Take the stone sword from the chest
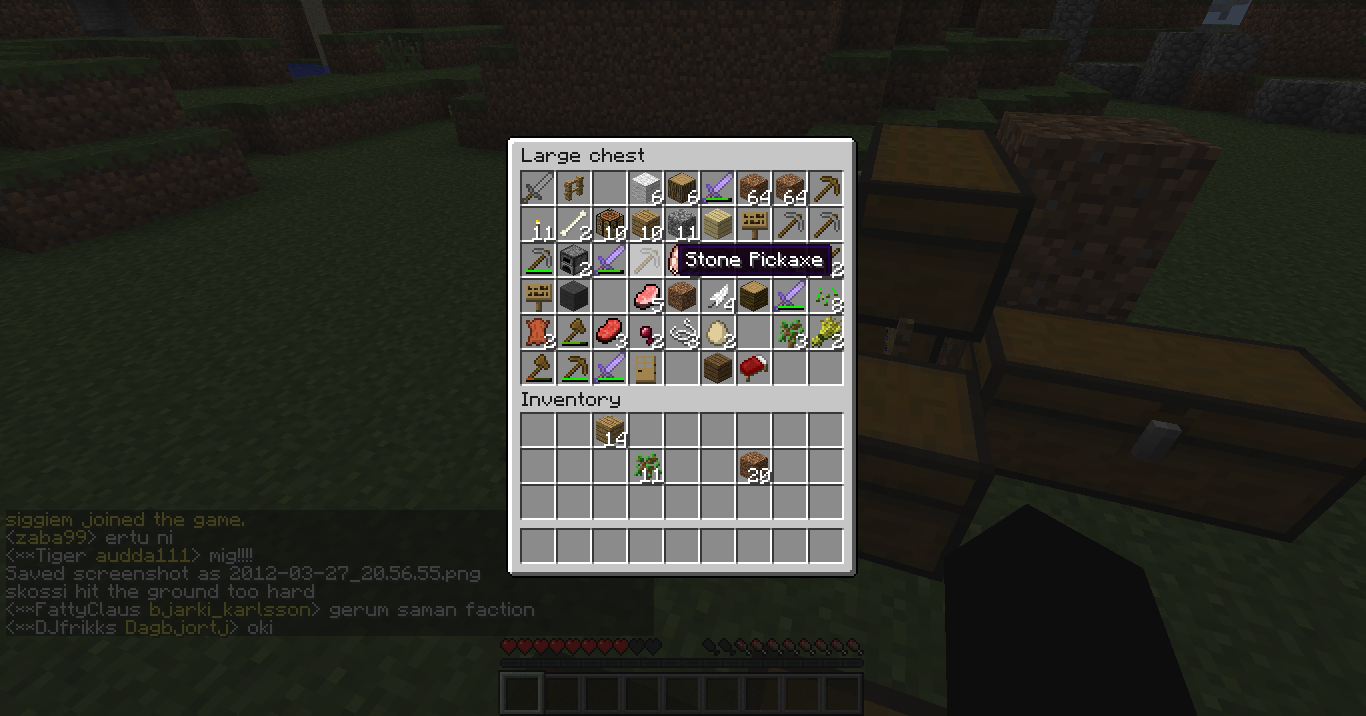The height and width of the screenshot is (716, 1366). coord(537,189)
